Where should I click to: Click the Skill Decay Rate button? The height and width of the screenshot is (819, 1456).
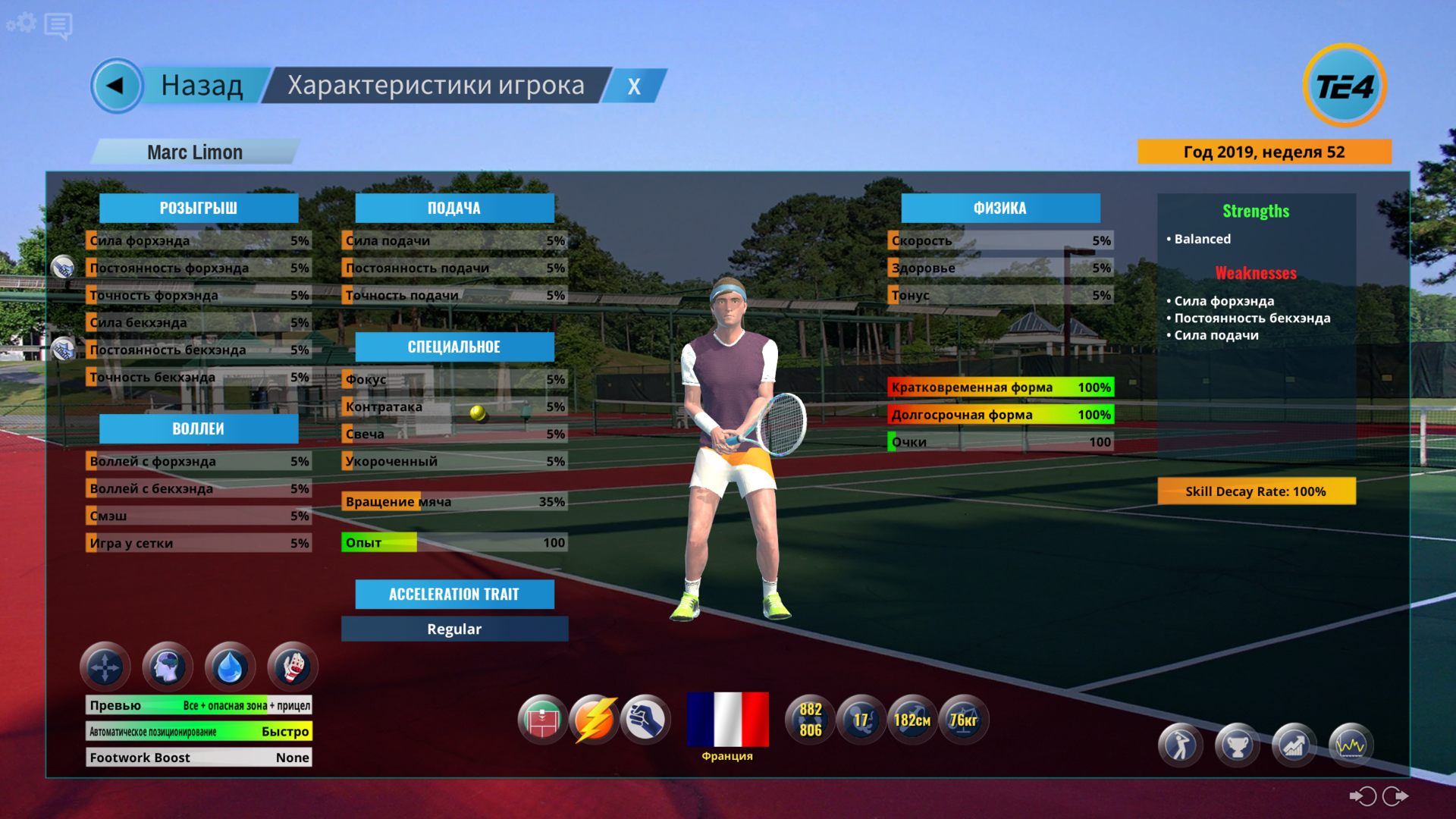[1256, 491]
